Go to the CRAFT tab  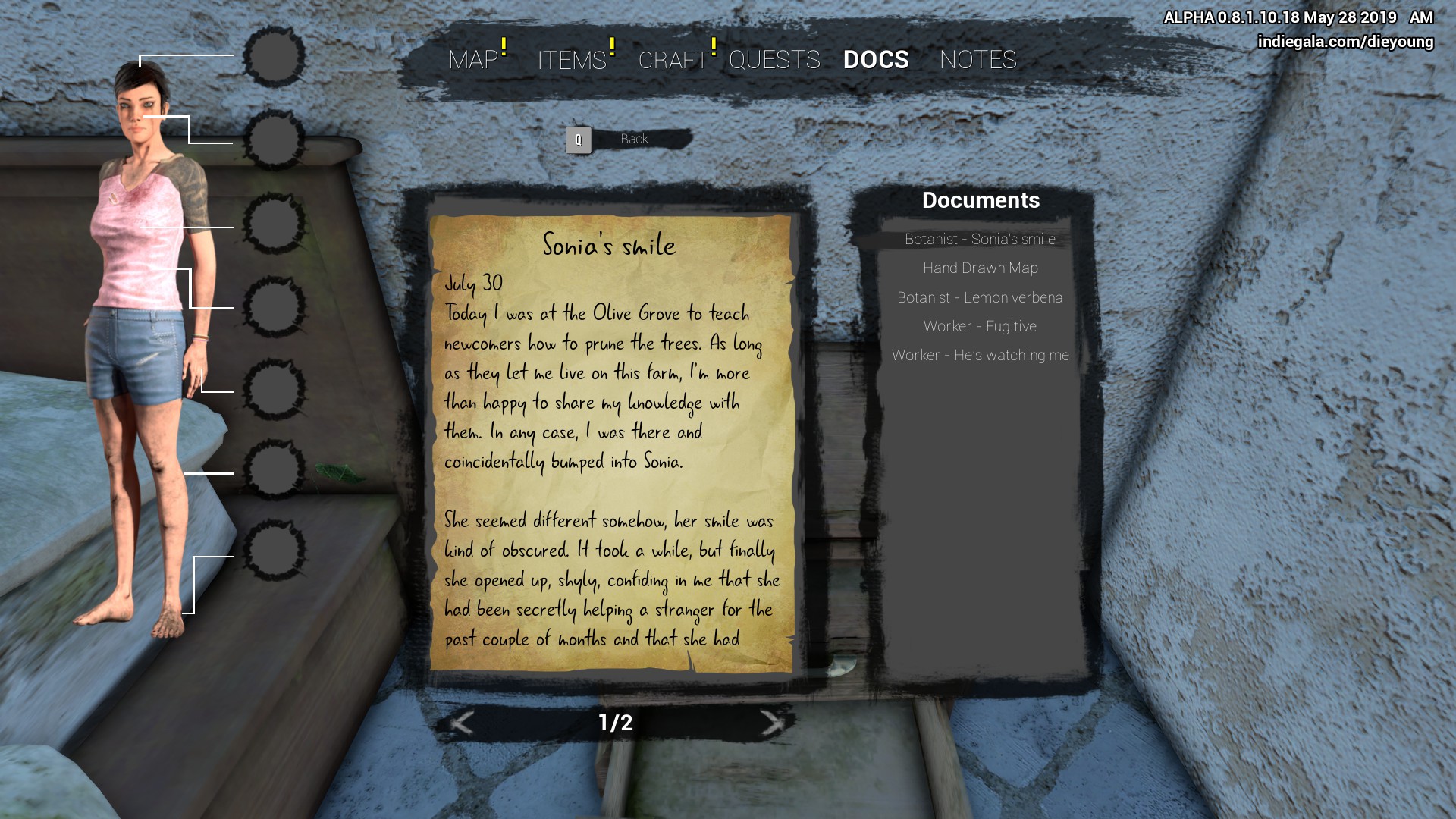[673, 60]
